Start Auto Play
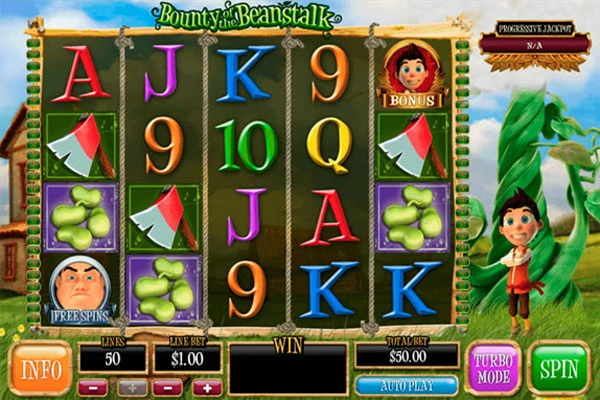The height and width of the screenshot is (400, 600). tap(406, 385)
